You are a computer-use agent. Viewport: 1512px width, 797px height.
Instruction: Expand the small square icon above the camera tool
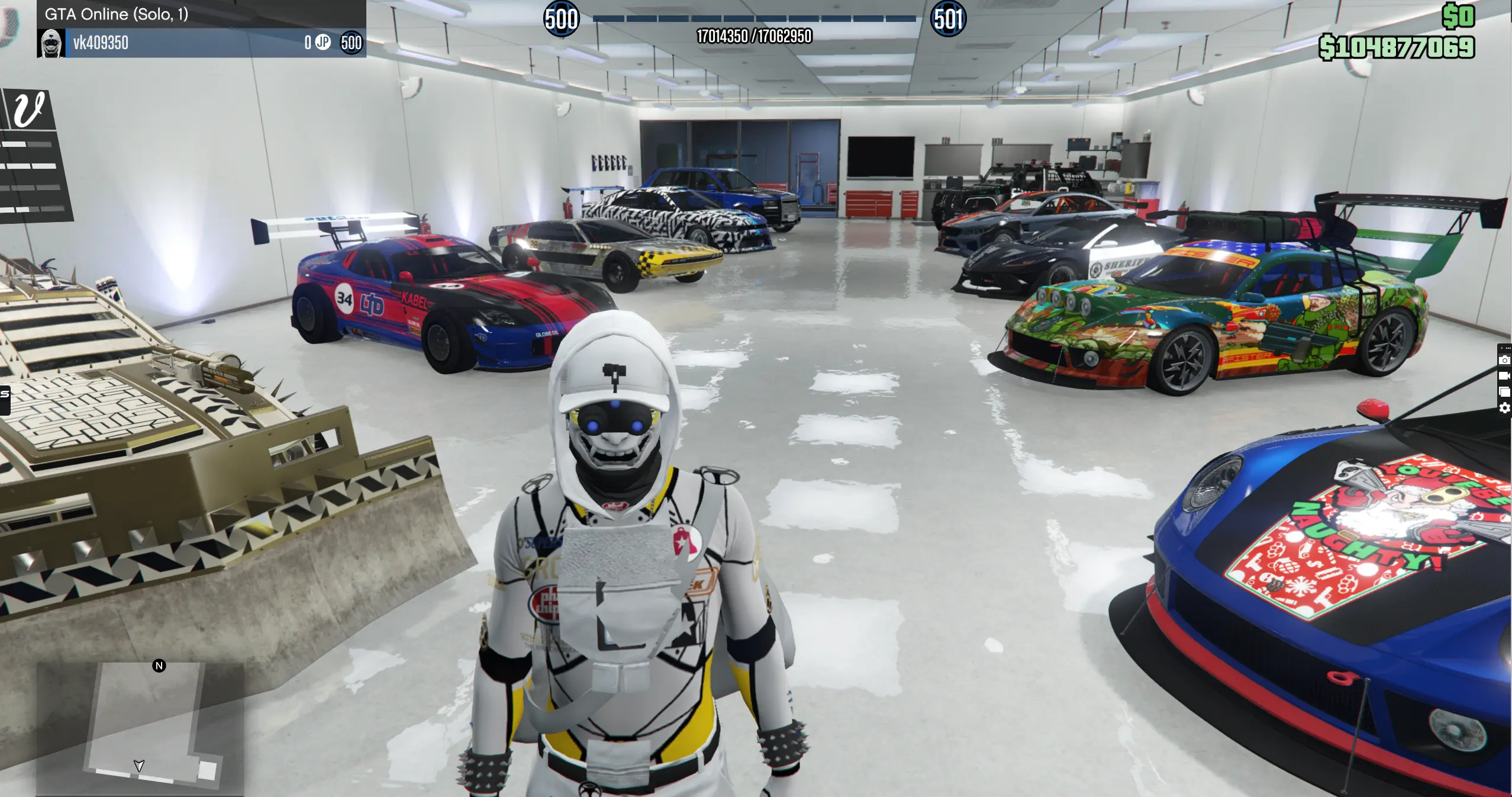[1501, 348]
